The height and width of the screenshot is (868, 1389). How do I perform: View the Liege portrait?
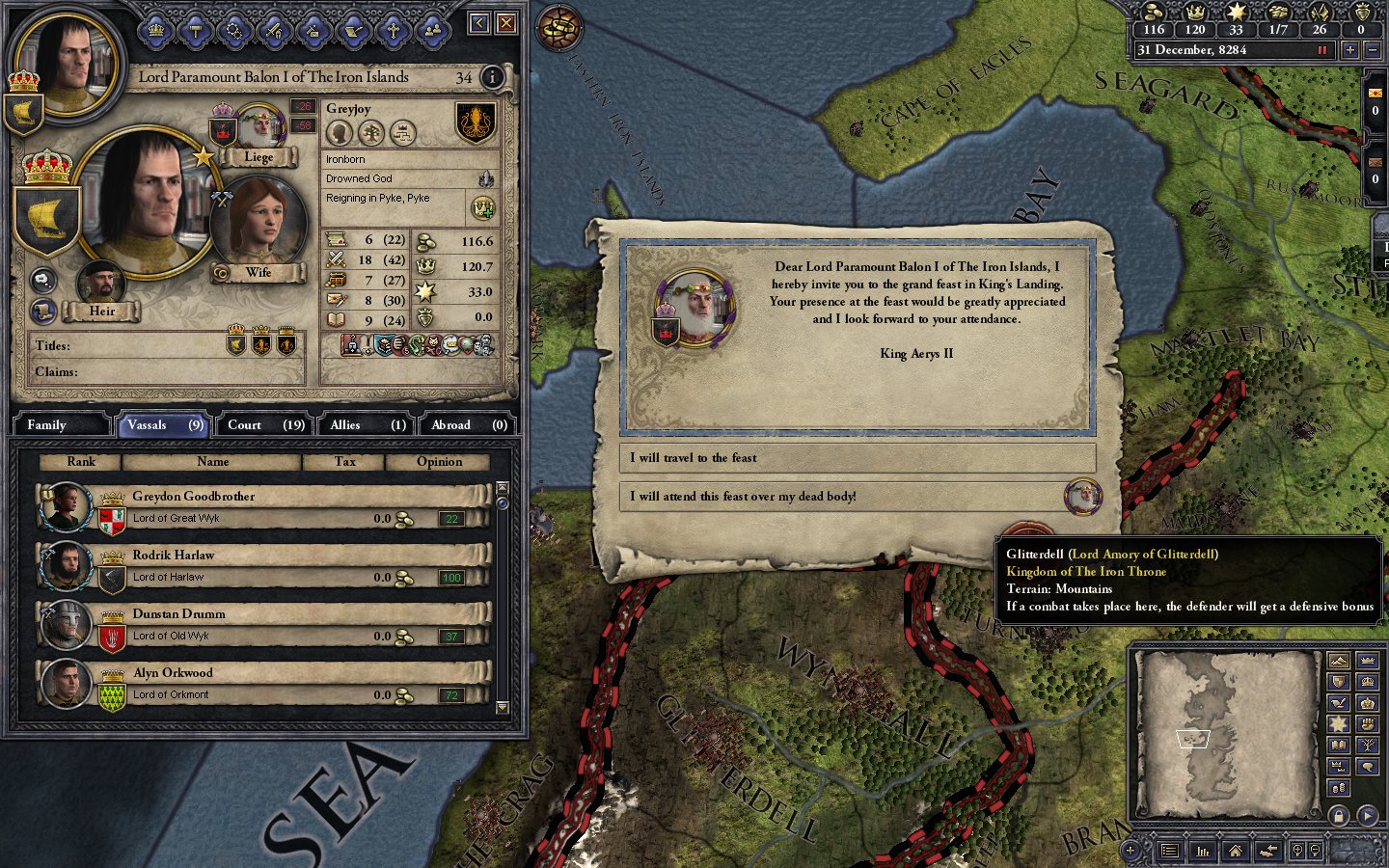pyautogui.click(x=259, y=129)
